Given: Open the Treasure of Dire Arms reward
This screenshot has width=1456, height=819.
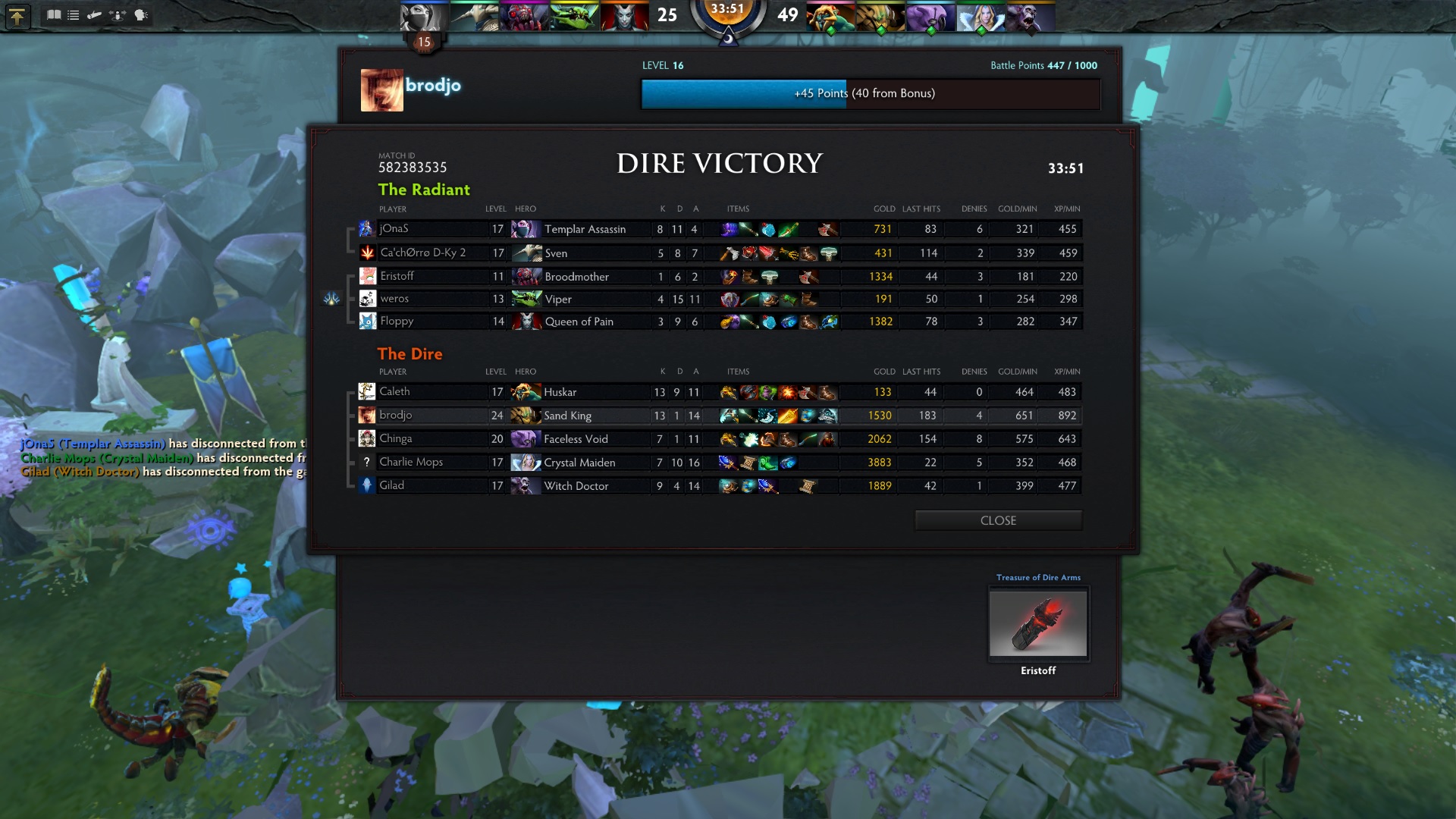Looking at the screenshot, I should 1037,623.
